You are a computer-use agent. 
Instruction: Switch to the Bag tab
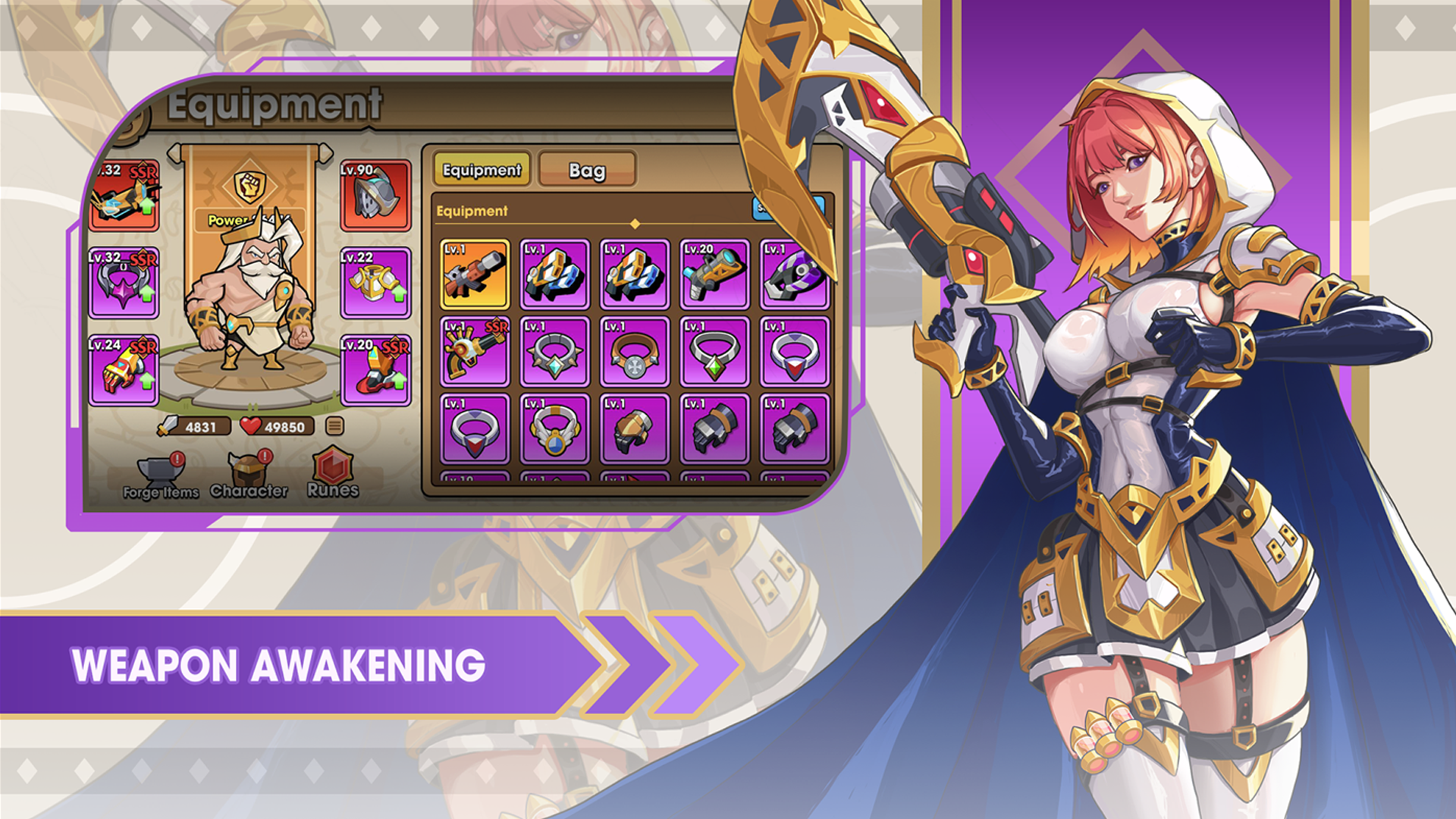[x=586, y=170]
